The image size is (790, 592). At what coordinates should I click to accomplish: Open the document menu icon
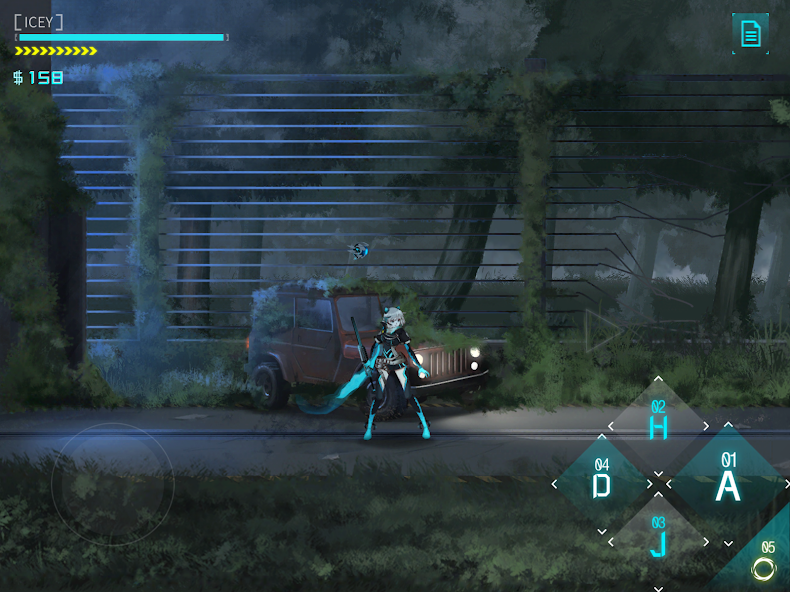750,34
